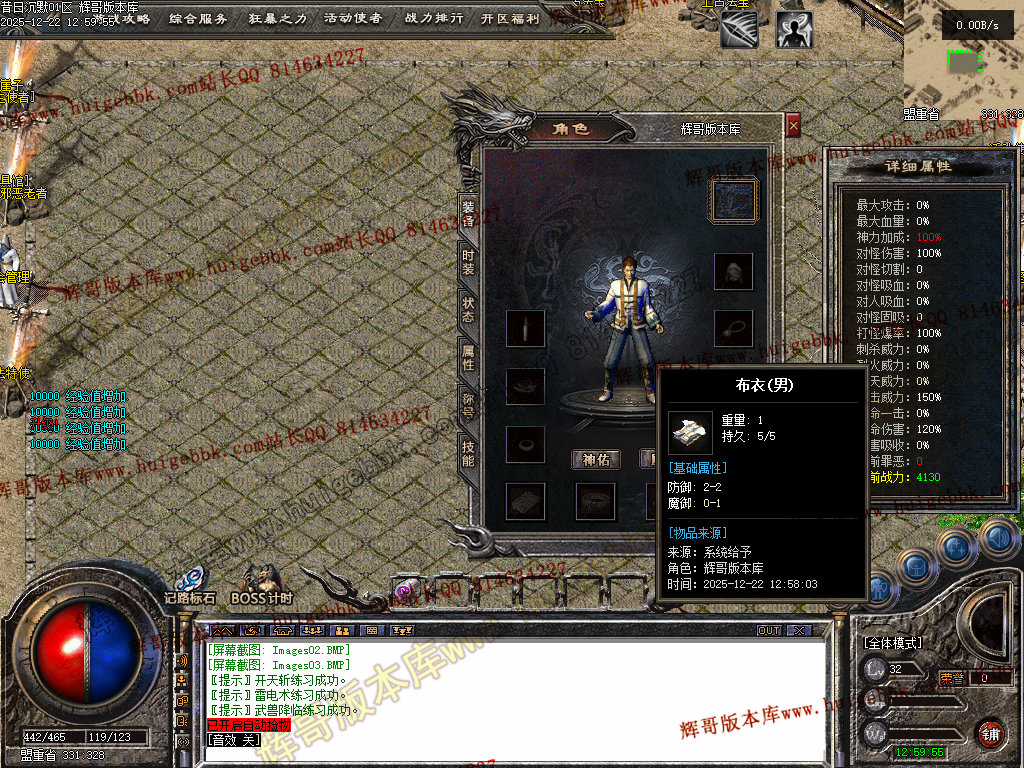The image size is (1024, 768).
Task: Select the helmet equipment slot
Action: (x=733, y=270)
